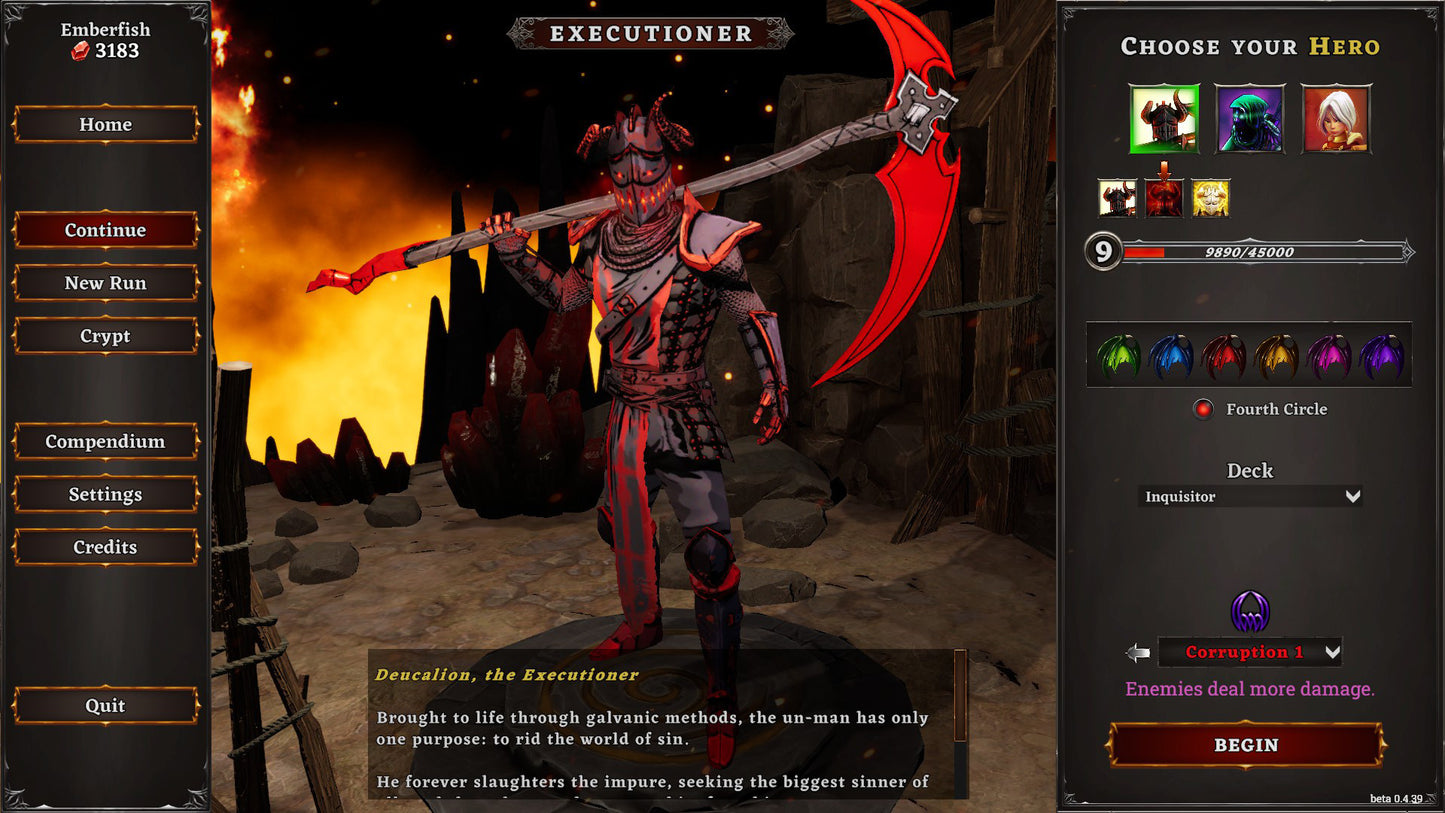Choose the red demonic skin icon
1445x813 pixels.
pos(1164,198)
